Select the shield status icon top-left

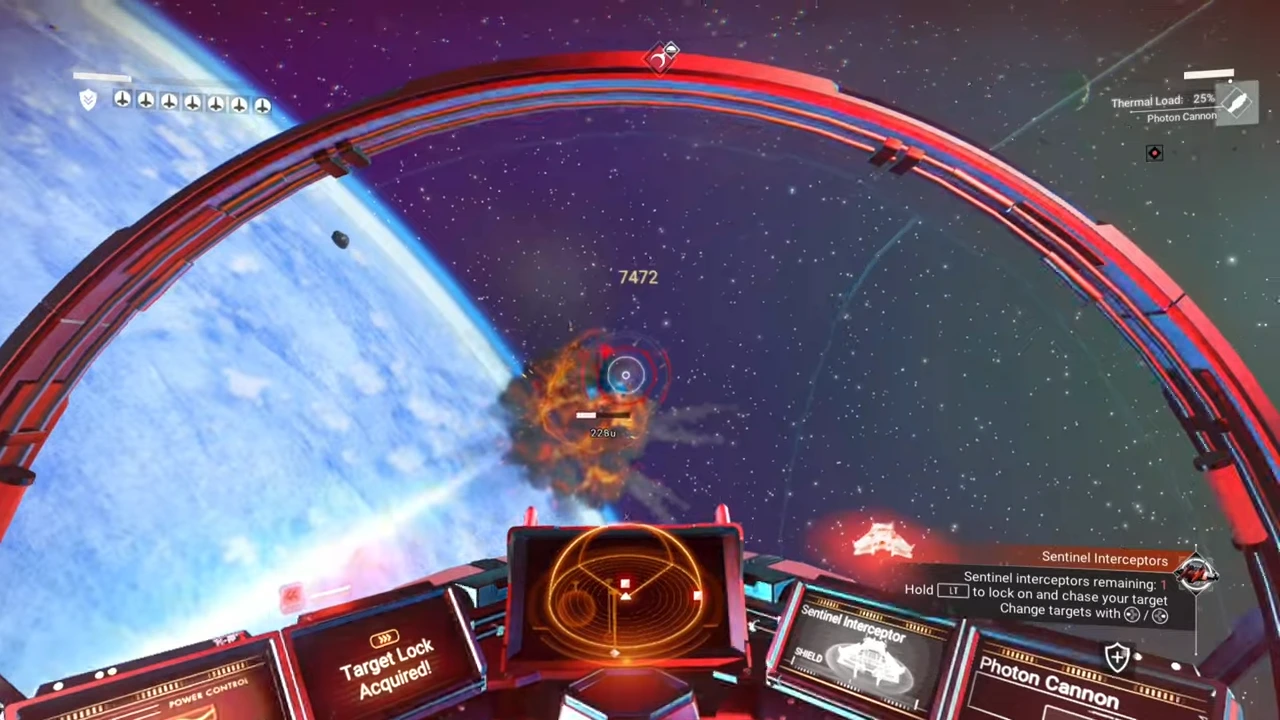tap(88, 100)
